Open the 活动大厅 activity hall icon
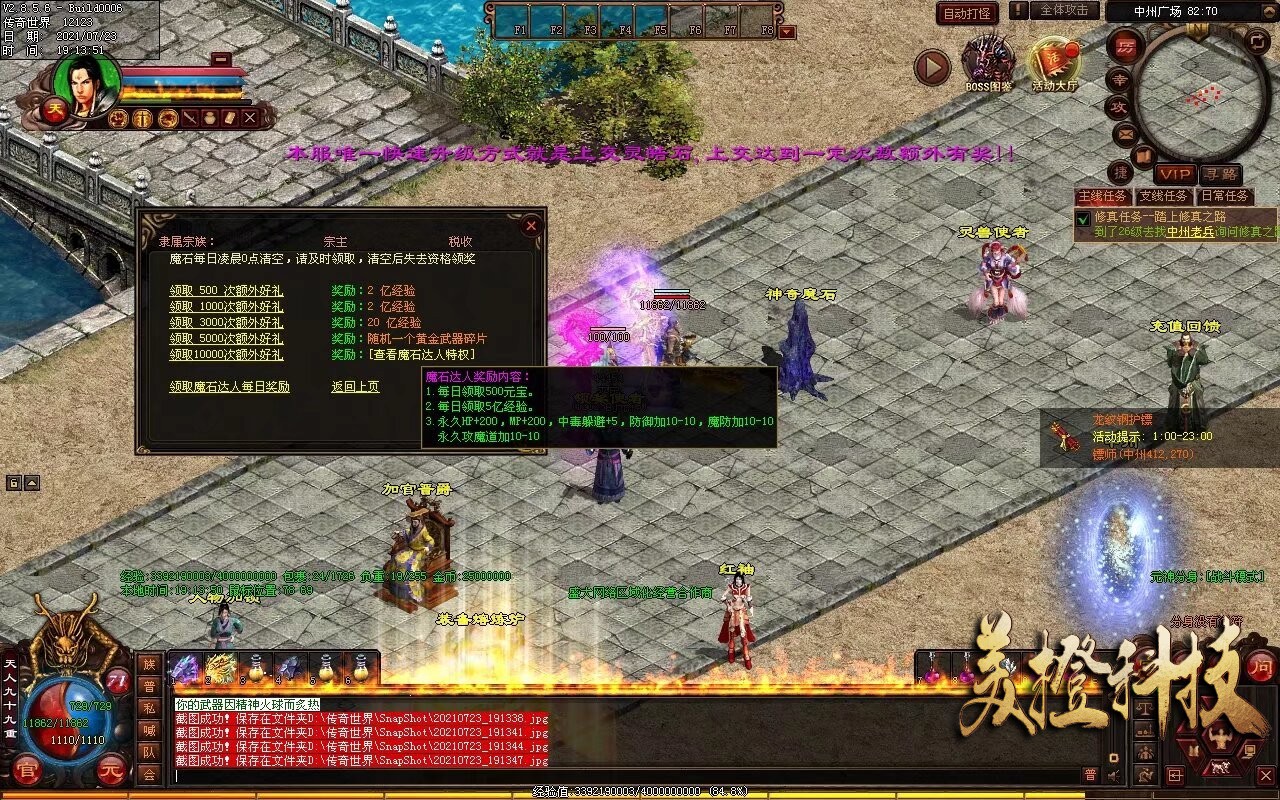The image size is (1280, 800). [1054, 58]
